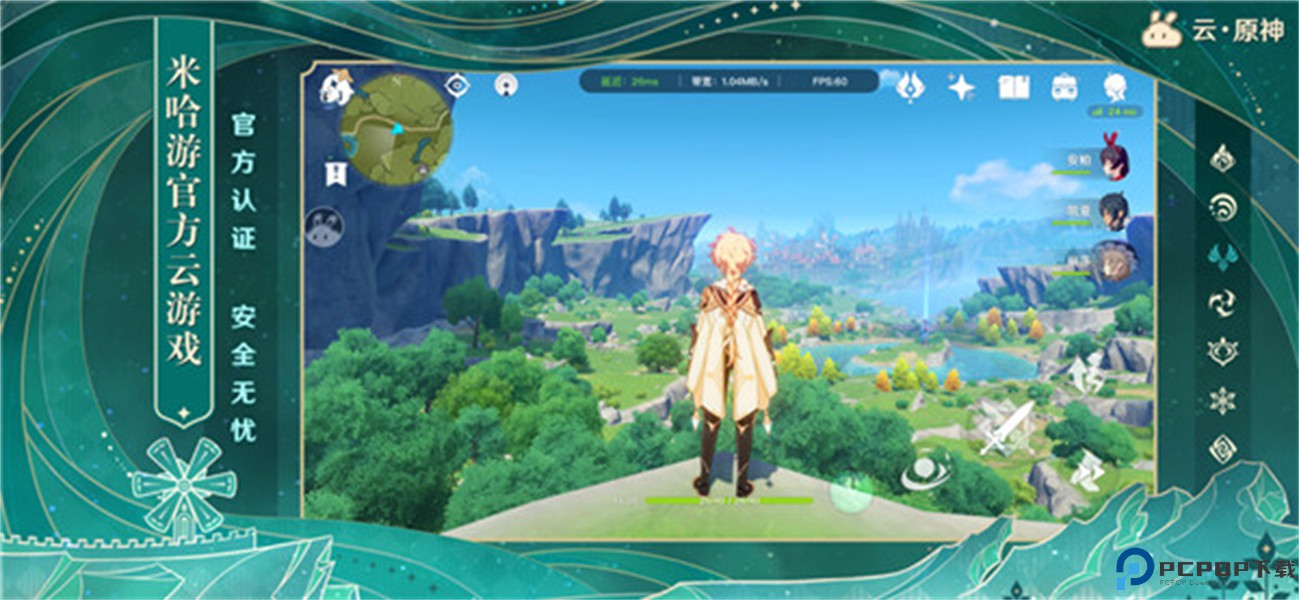
Task: Open the quest list banner icon
Action: point(335,175)
